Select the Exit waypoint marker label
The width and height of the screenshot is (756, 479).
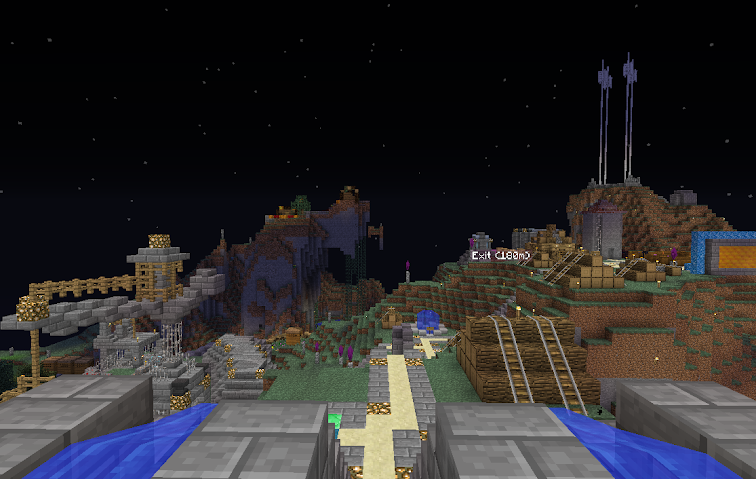(500, 256)
